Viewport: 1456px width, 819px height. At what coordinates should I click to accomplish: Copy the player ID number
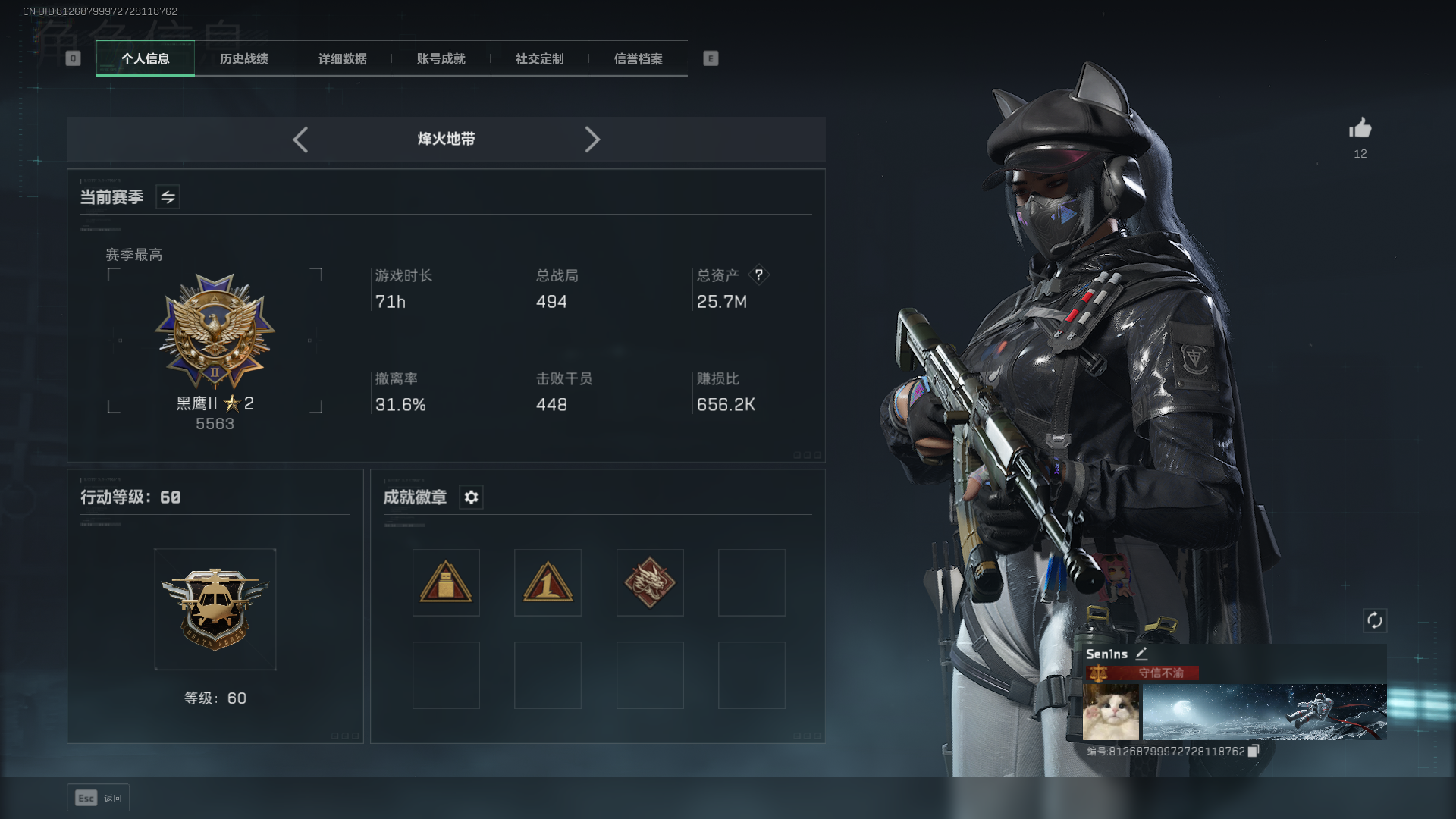coord(1254,751)
